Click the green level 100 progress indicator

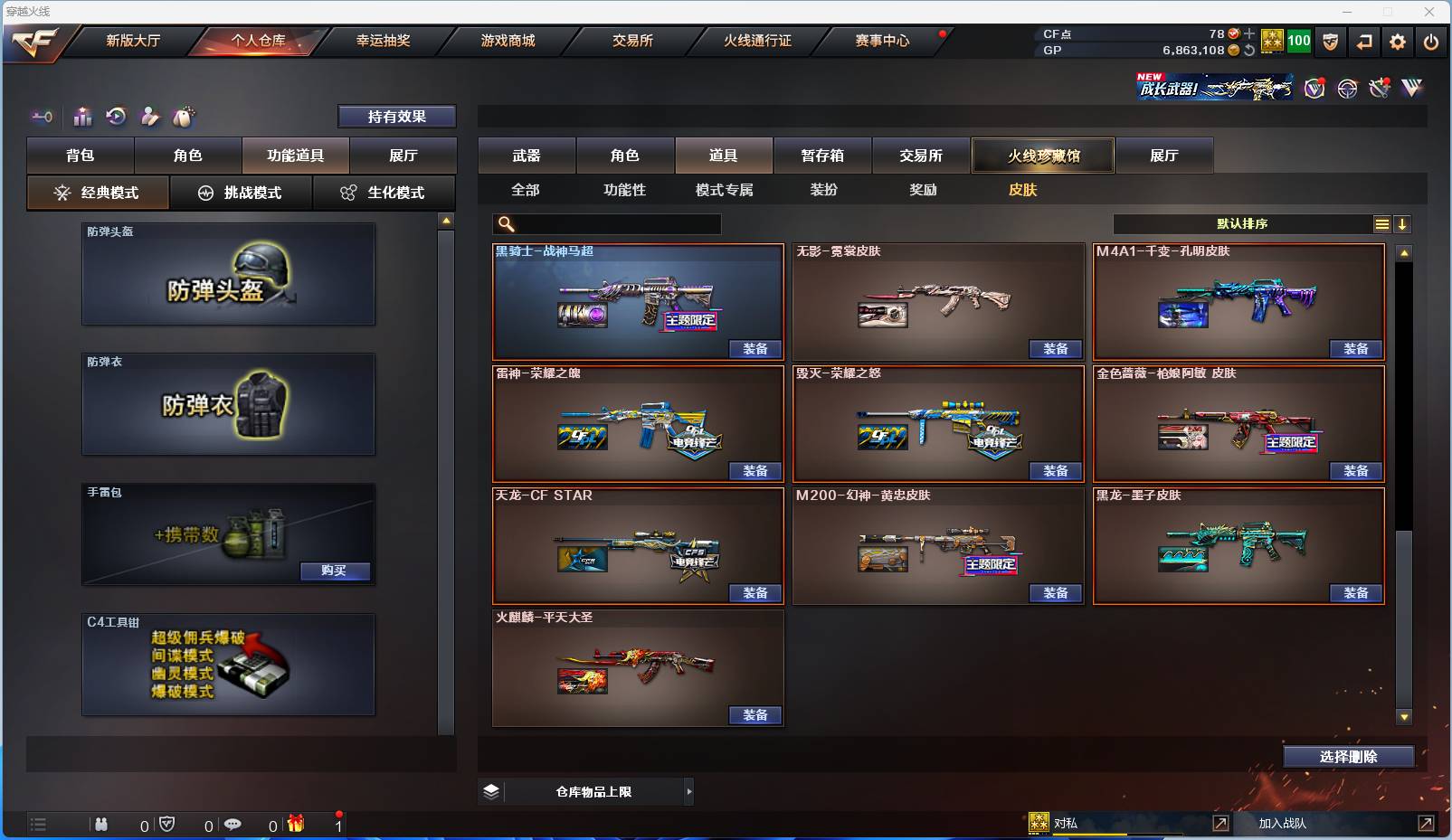click(x=1297, y=41)
